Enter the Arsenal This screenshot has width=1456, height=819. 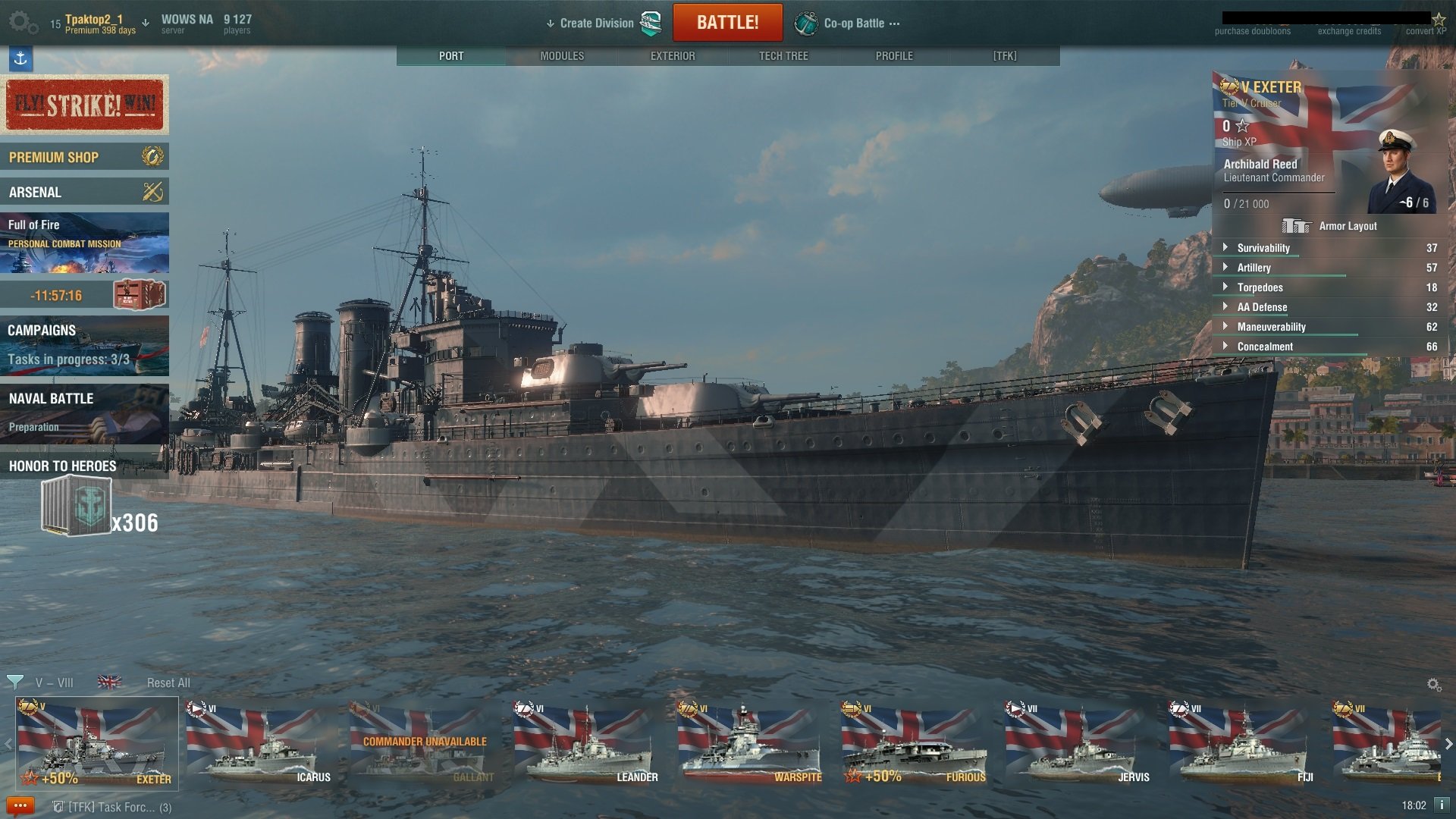(84, 192)
